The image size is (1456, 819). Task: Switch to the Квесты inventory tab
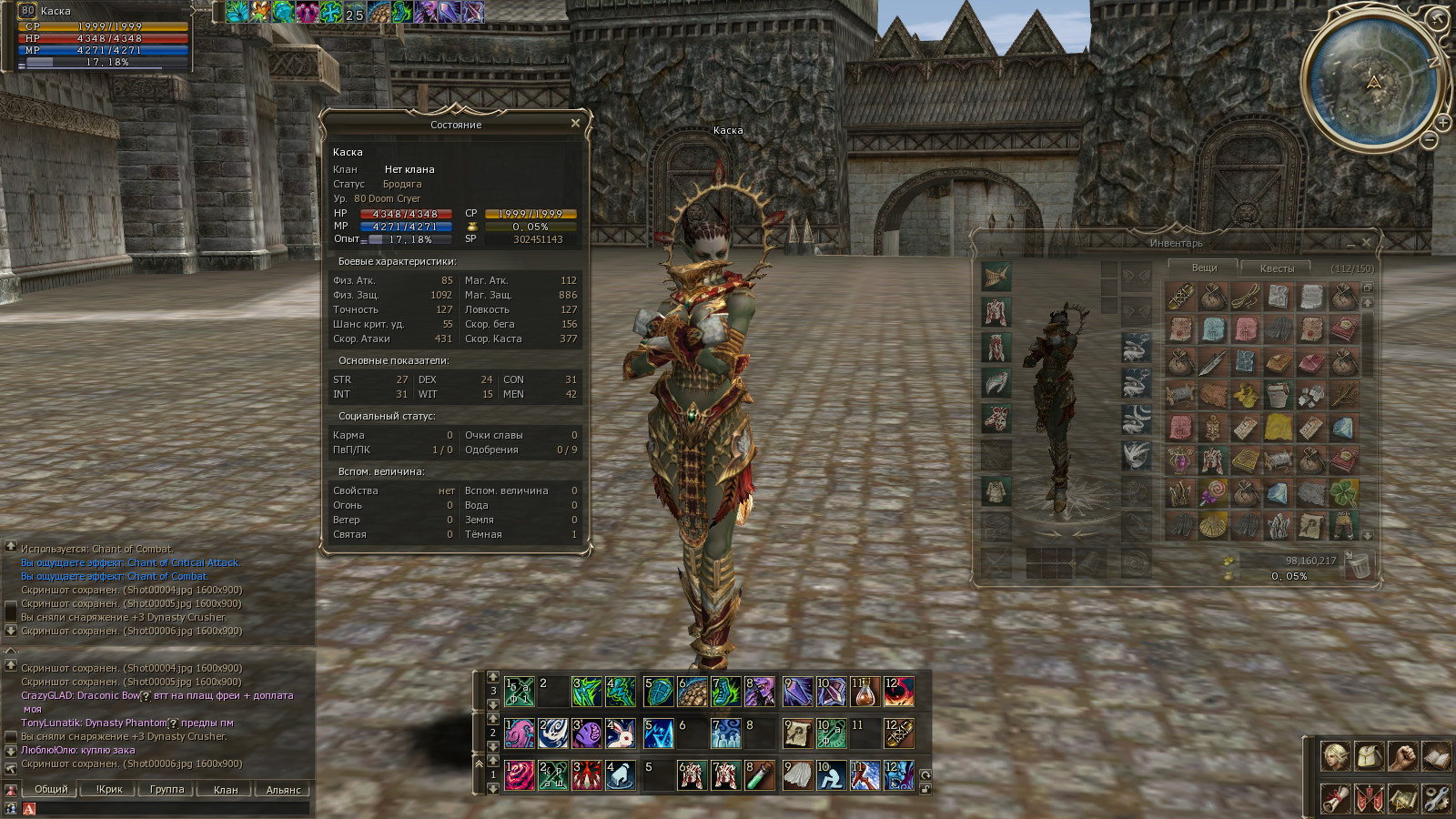tap(1277, 268)
